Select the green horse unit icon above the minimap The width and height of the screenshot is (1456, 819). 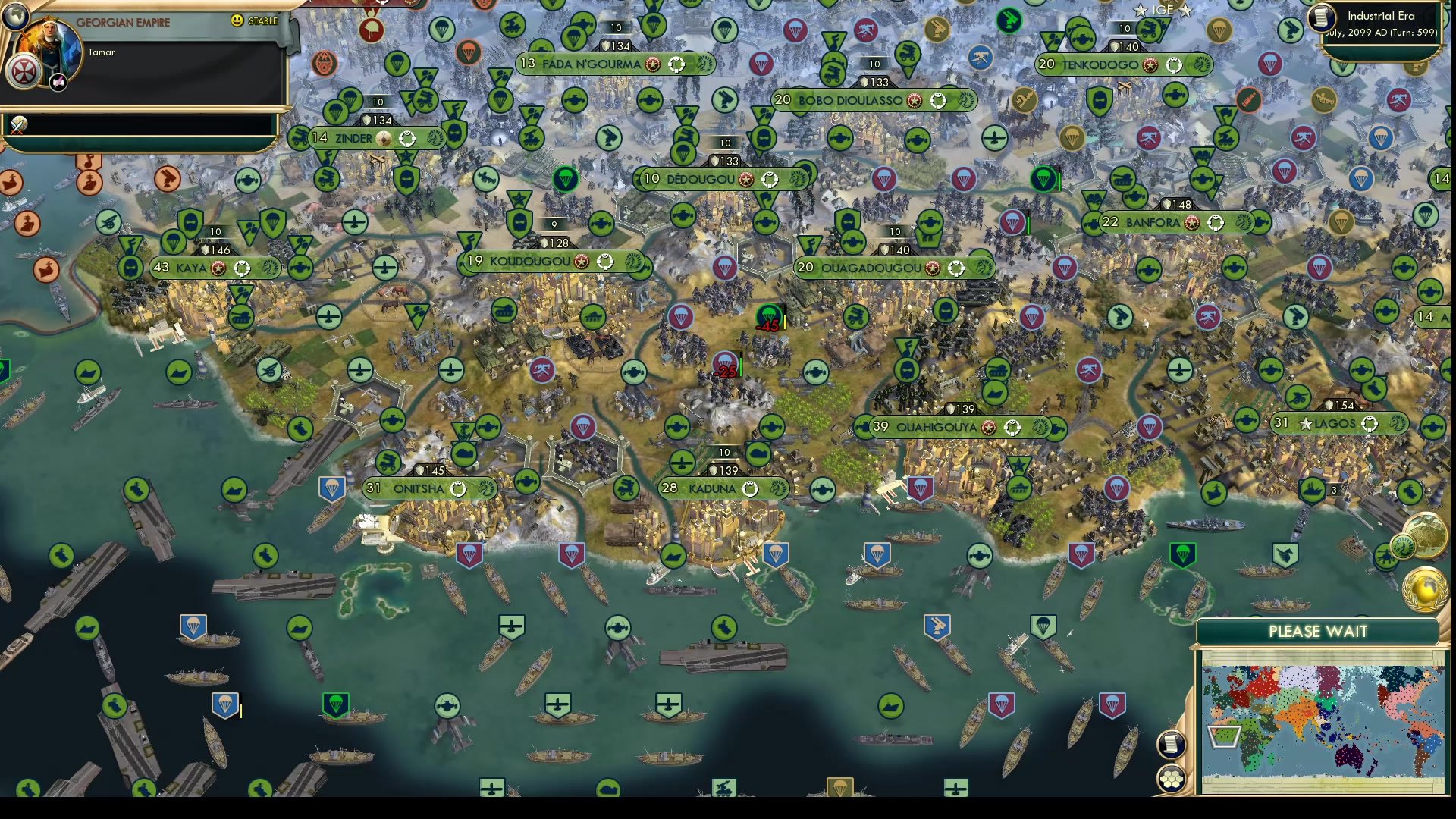coord(1403,546)
